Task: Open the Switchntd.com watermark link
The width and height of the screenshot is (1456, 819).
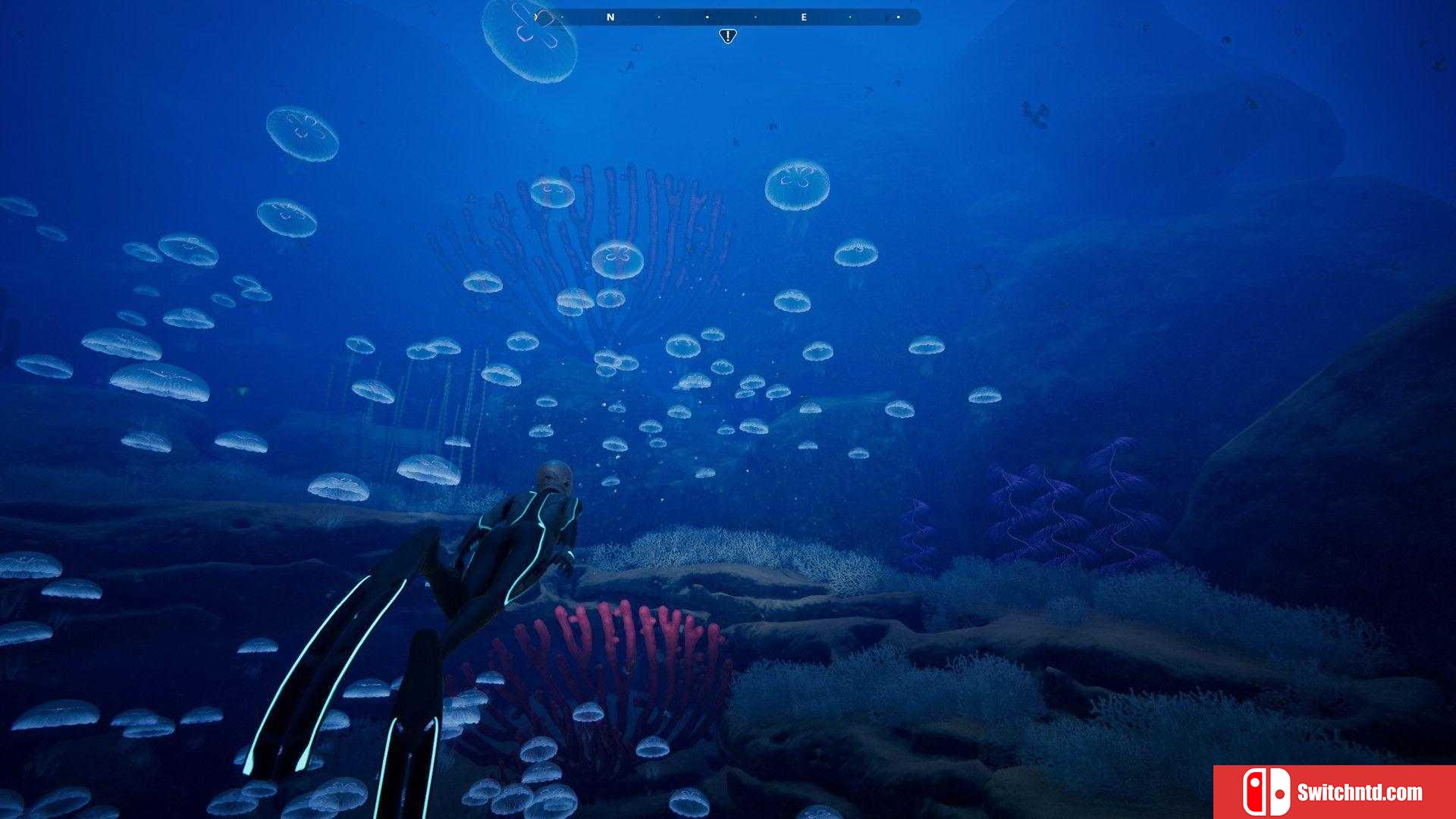Action: pyautogui.click(x=1335, y=792)
